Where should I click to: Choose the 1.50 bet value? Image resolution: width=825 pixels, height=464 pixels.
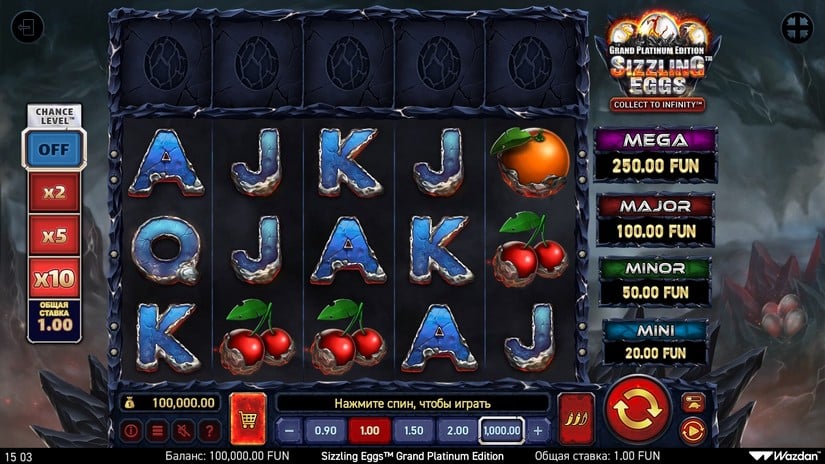point(413,431)
